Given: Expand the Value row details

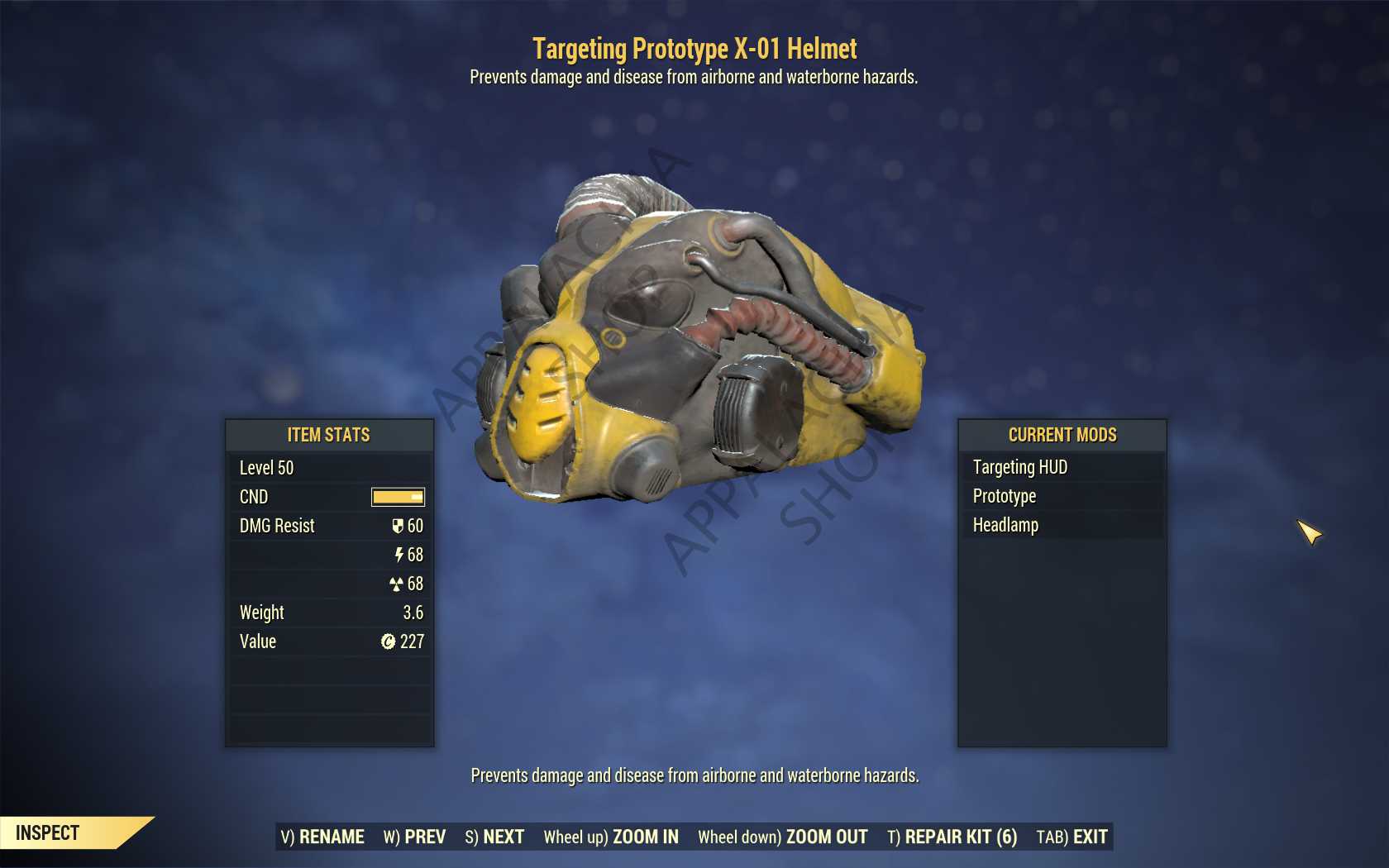Looking at the screenshot, I should point(329,641).
